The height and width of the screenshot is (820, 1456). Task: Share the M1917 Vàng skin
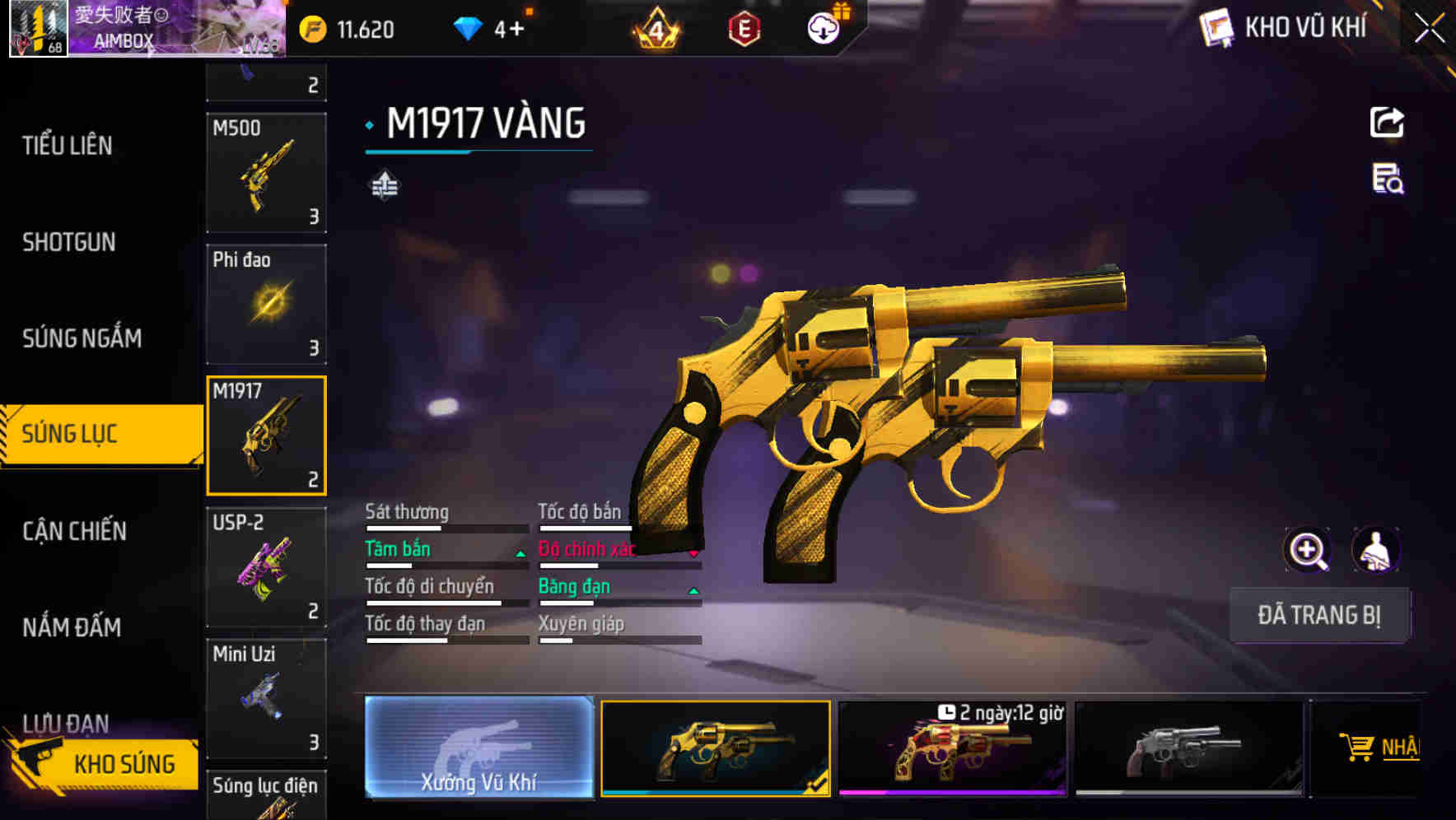coord(1387,123)
